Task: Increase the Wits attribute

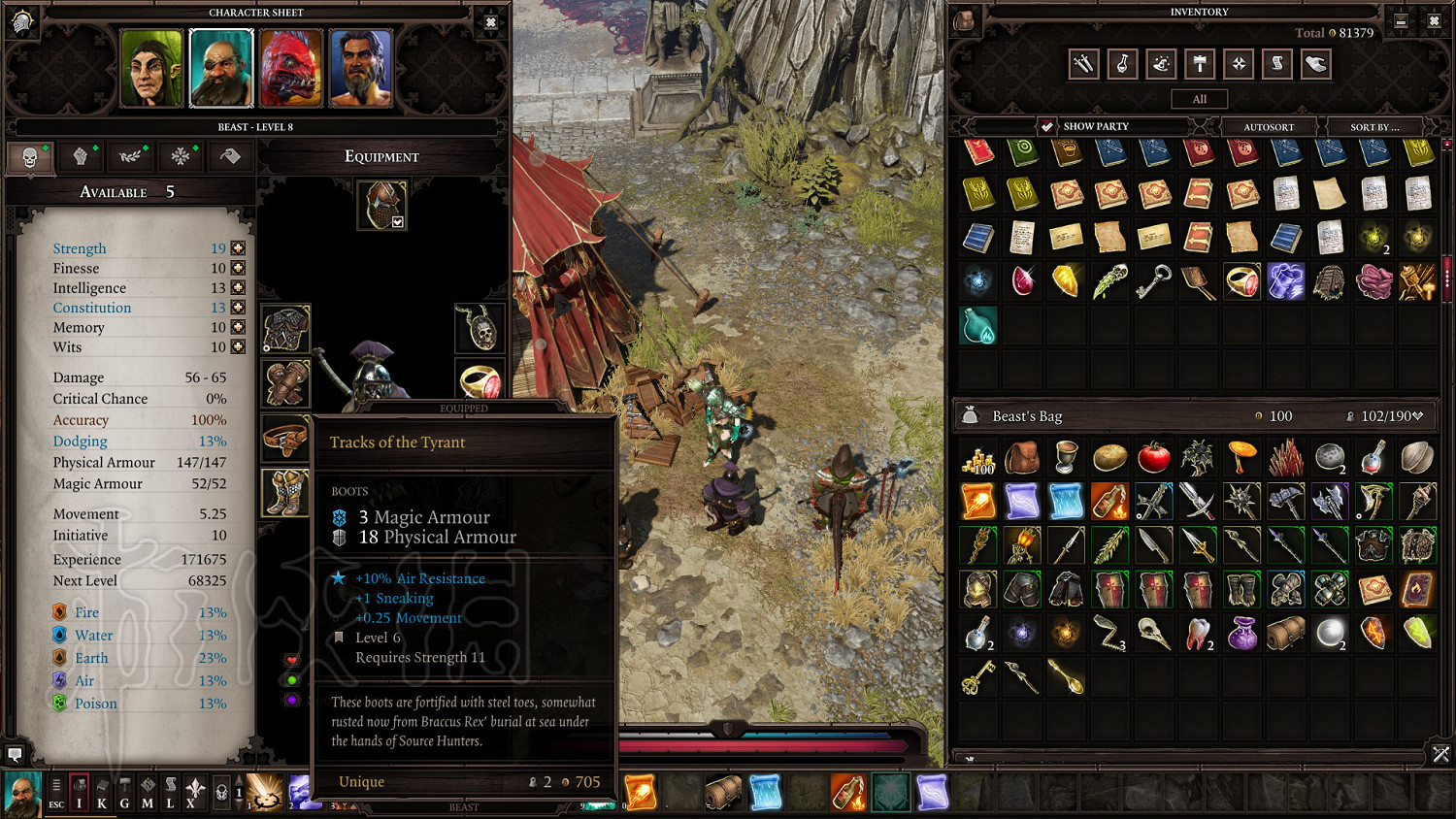Action: coord(238,347)
